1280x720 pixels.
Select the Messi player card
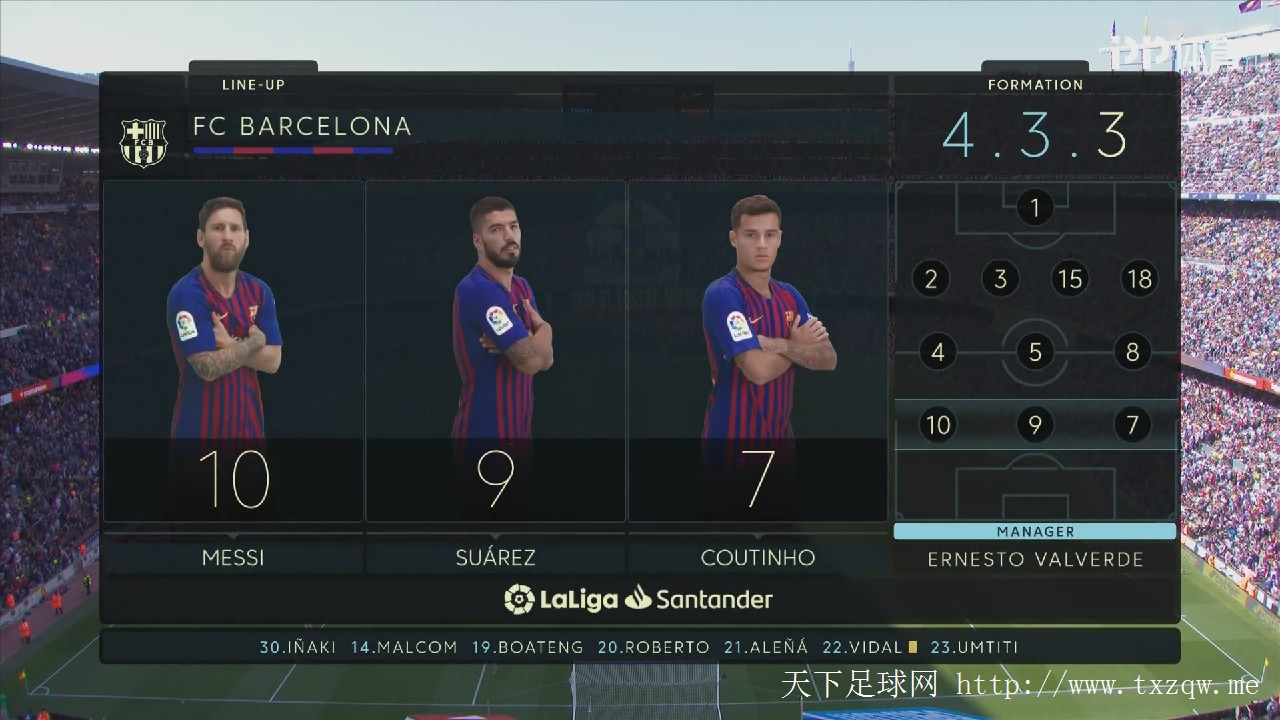pyautogui.click(x=233, y=350)
